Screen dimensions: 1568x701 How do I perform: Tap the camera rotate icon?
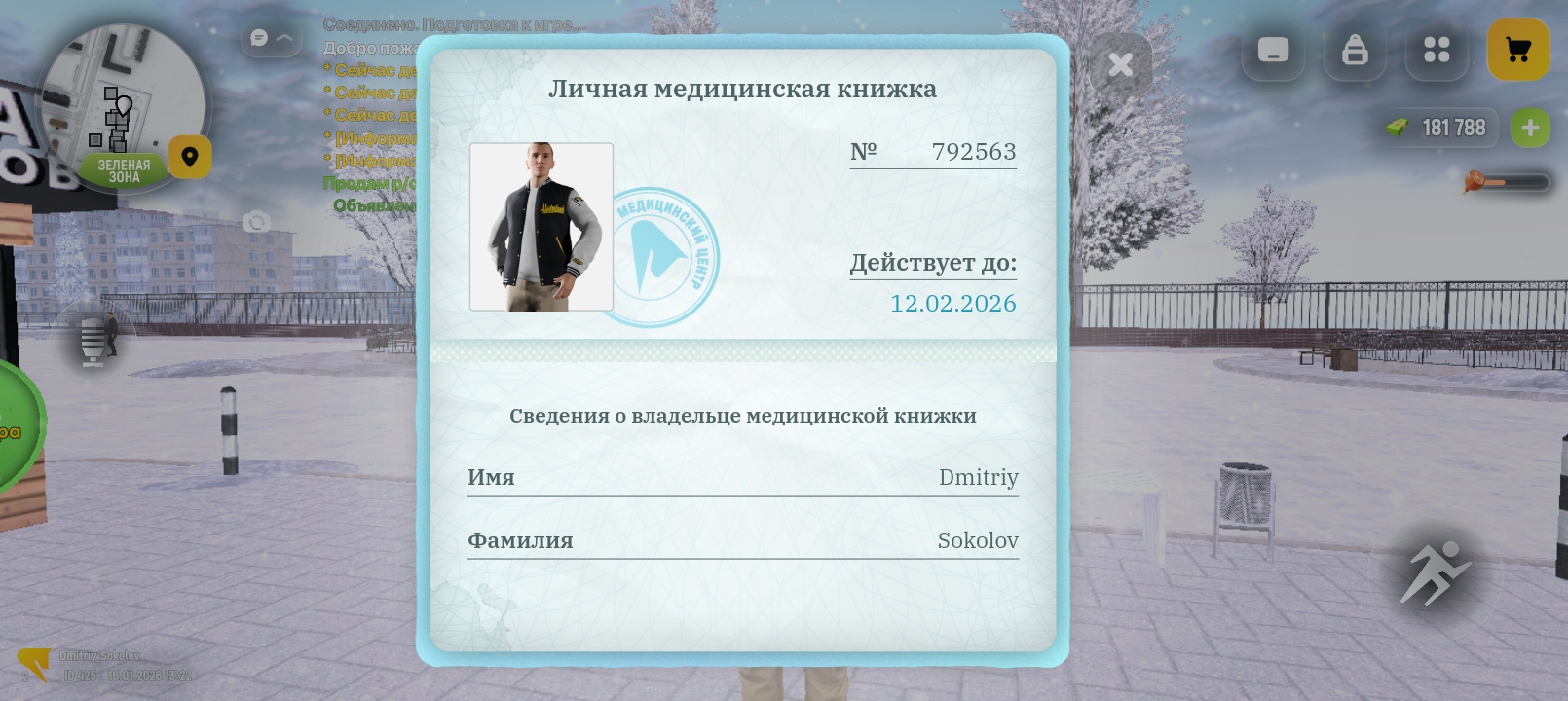255,223
